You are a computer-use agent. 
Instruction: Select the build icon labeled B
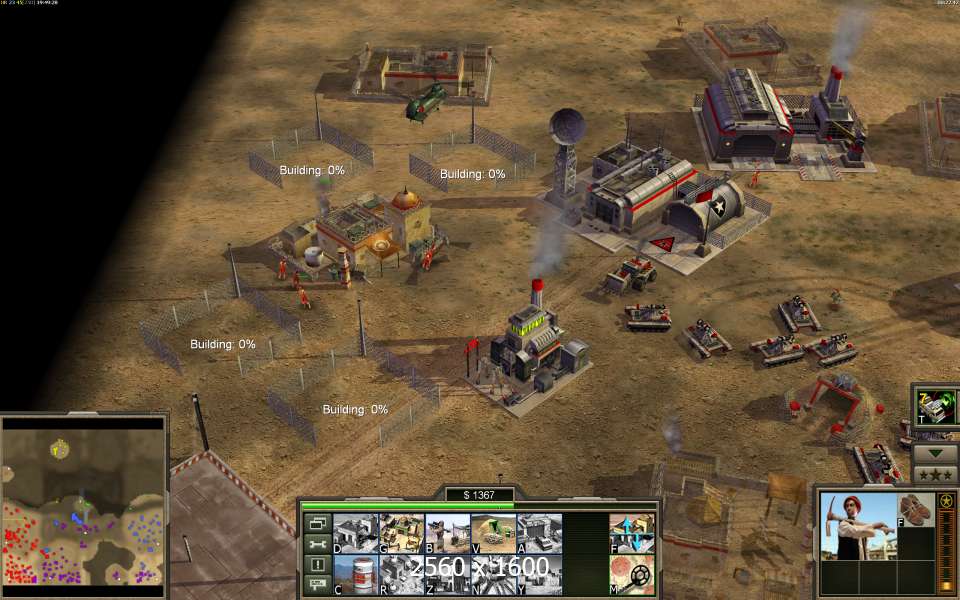tap(447, 534)
